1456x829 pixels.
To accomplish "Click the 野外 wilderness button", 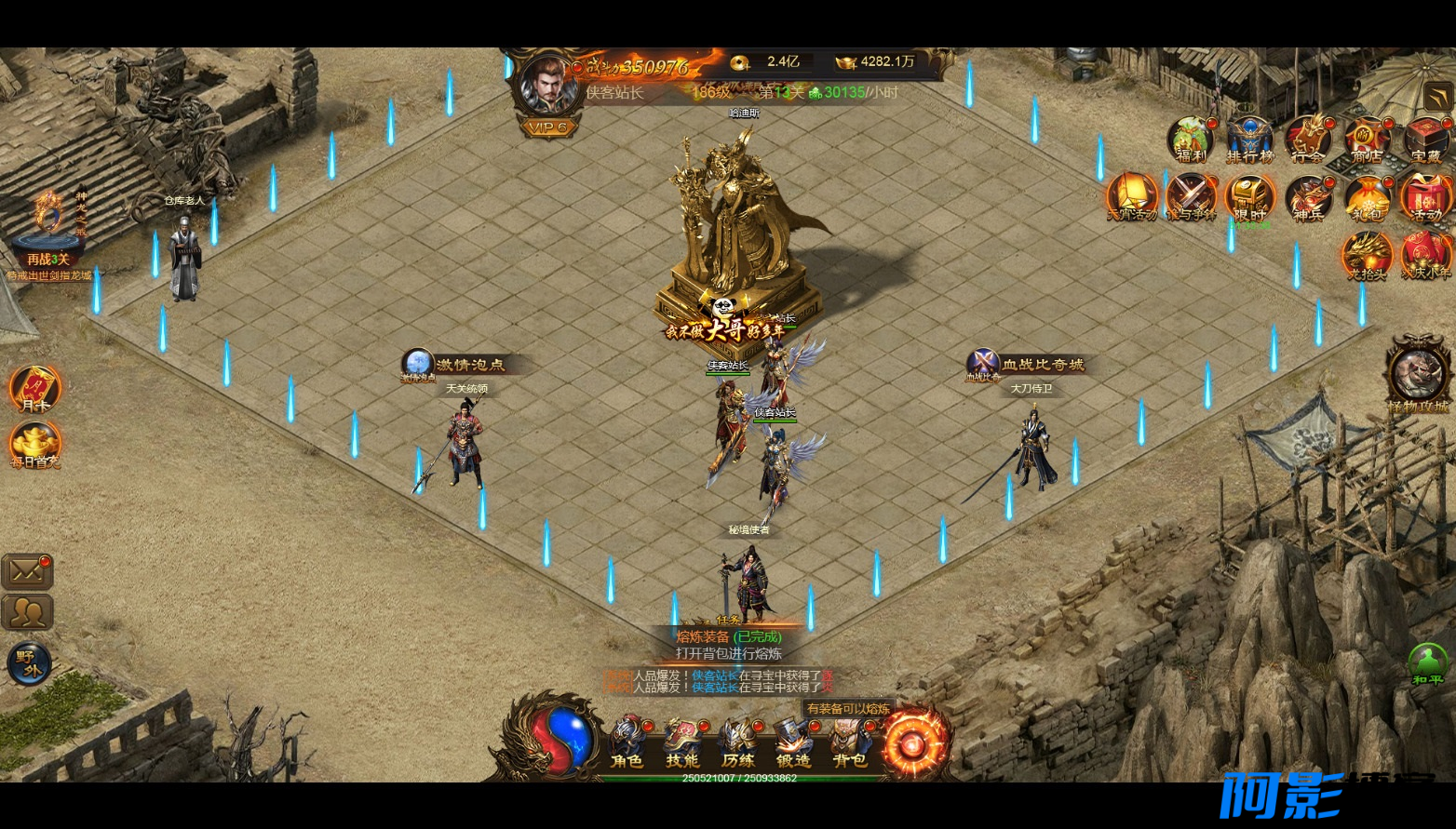I will [29, 662].
